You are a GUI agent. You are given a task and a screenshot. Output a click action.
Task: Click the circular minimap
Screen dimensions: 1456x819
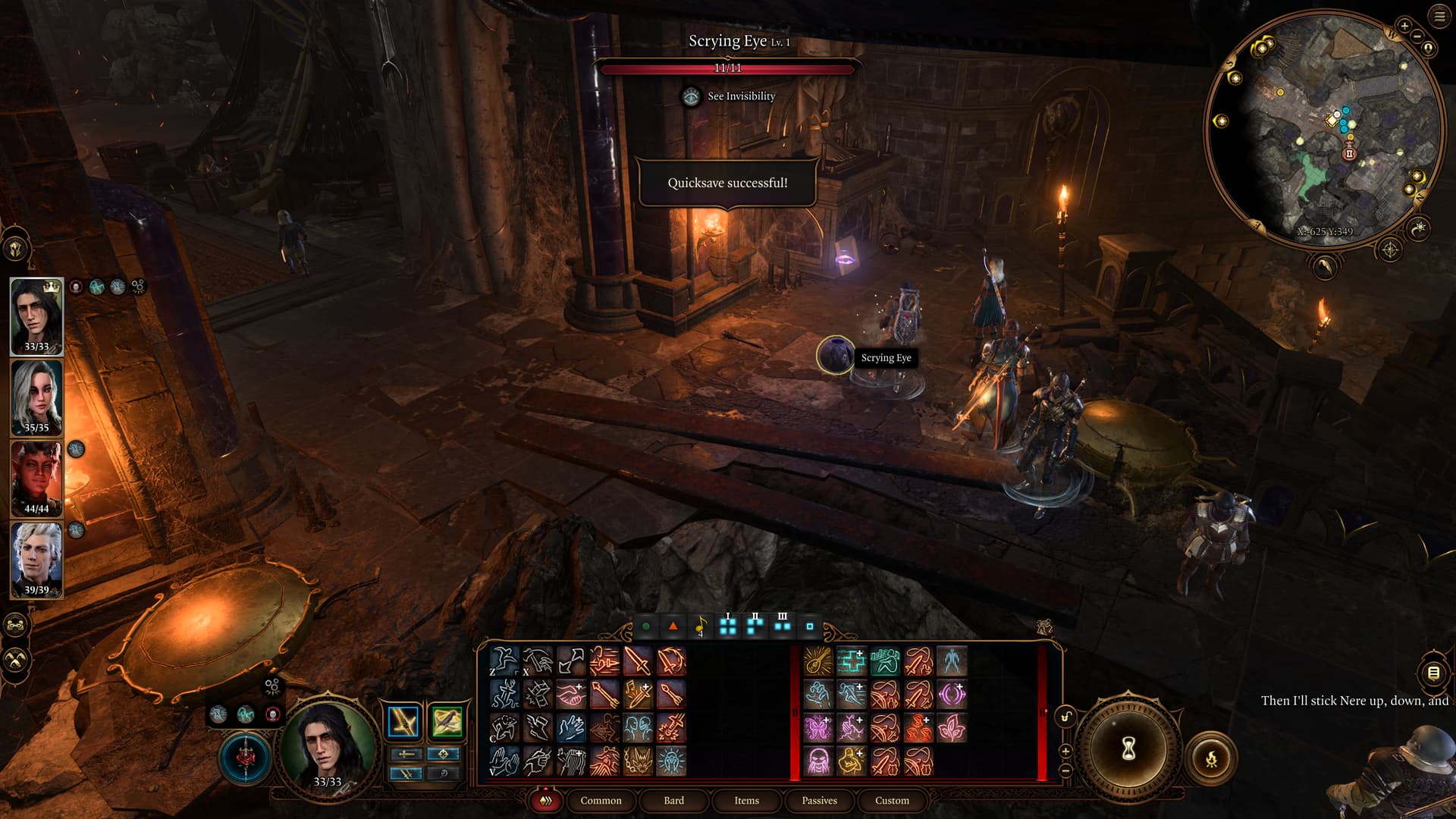pos(1324,129)
